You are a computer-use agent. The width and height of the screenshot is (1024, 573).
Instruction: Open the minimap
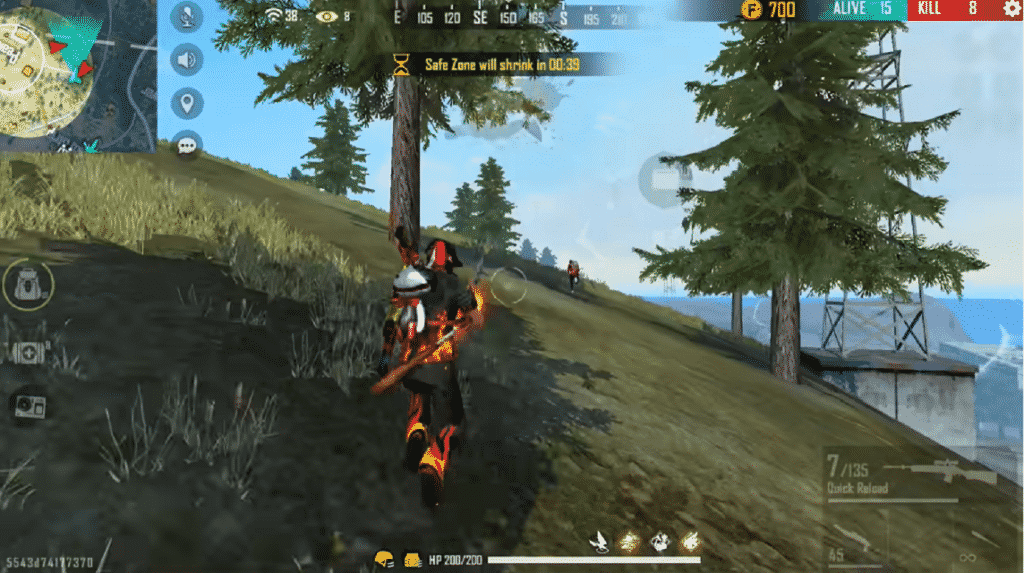point(76,74)
